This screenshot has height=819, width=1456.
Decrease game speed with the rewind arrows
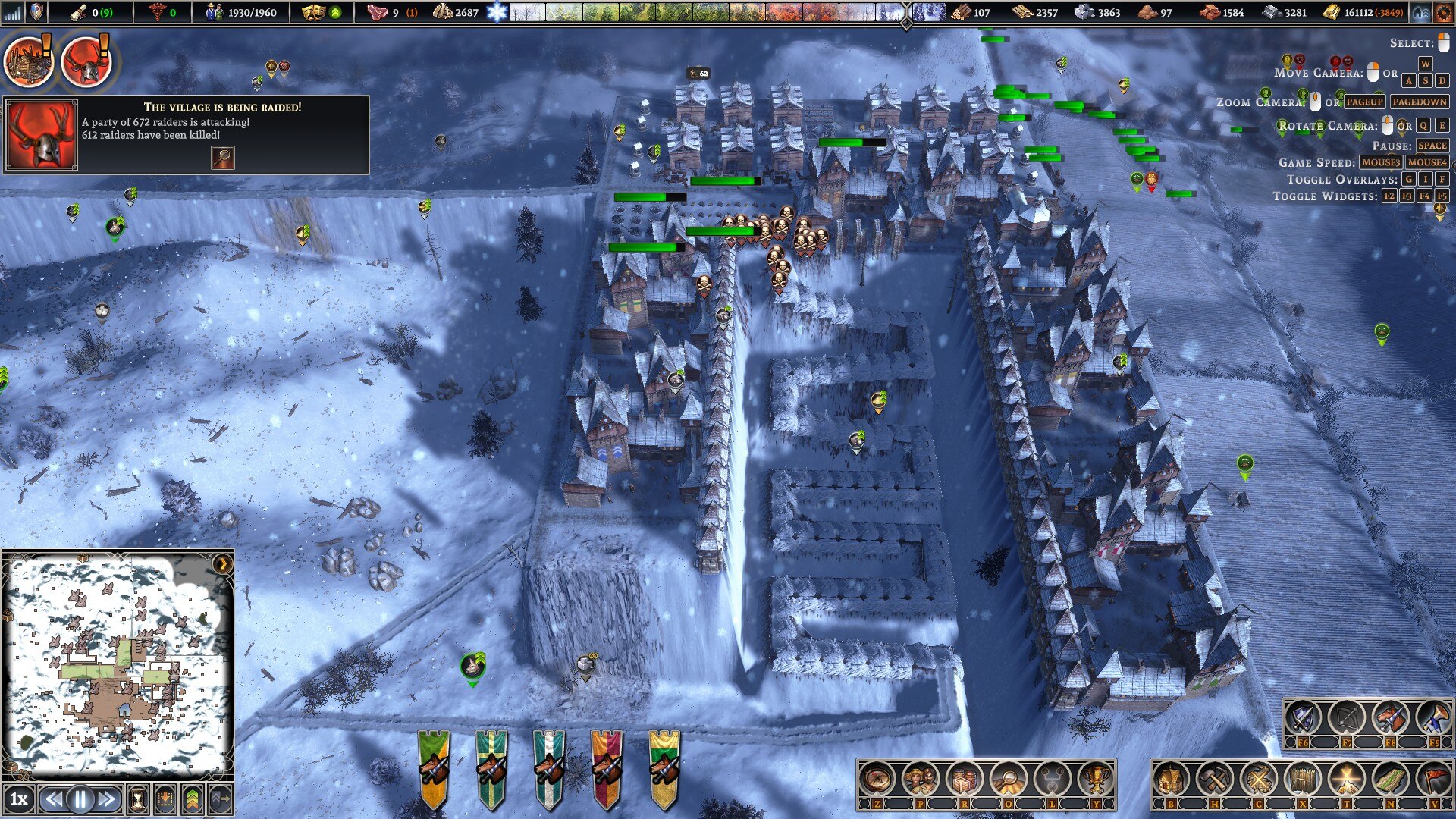(x=53, y=799)
